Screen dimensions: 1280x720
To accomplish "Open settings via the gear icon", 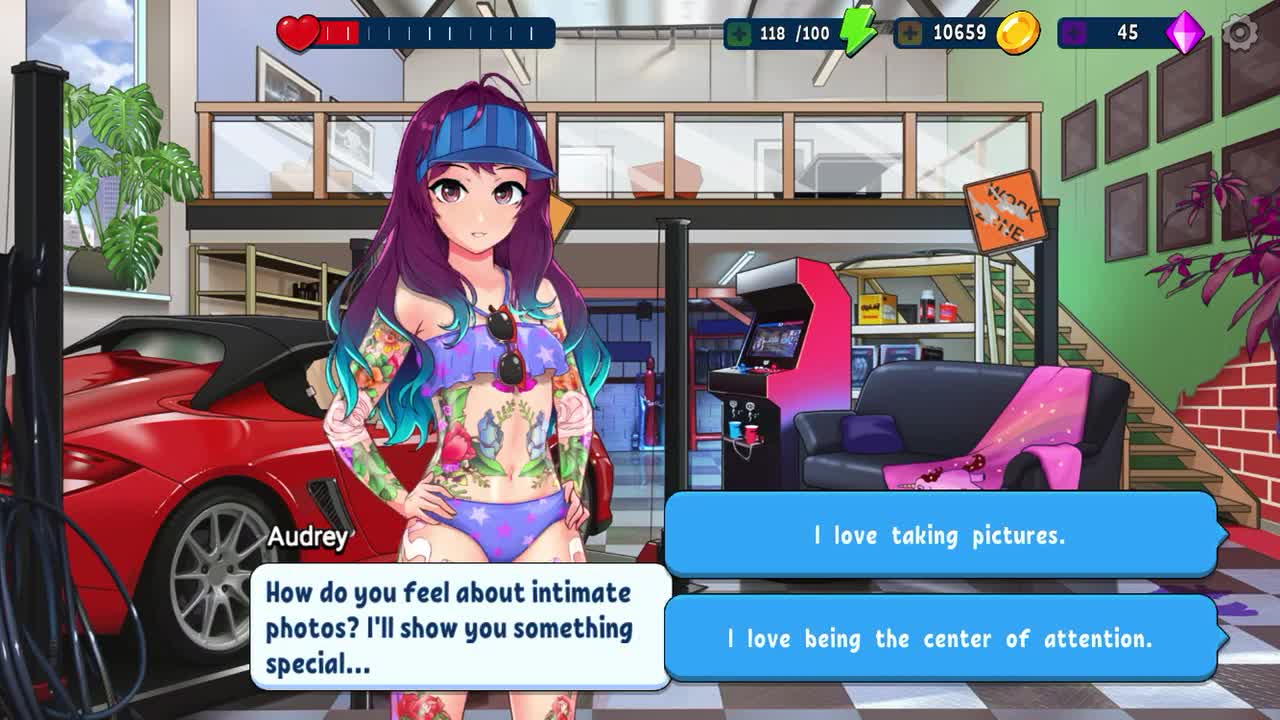I will (1240, 33).
